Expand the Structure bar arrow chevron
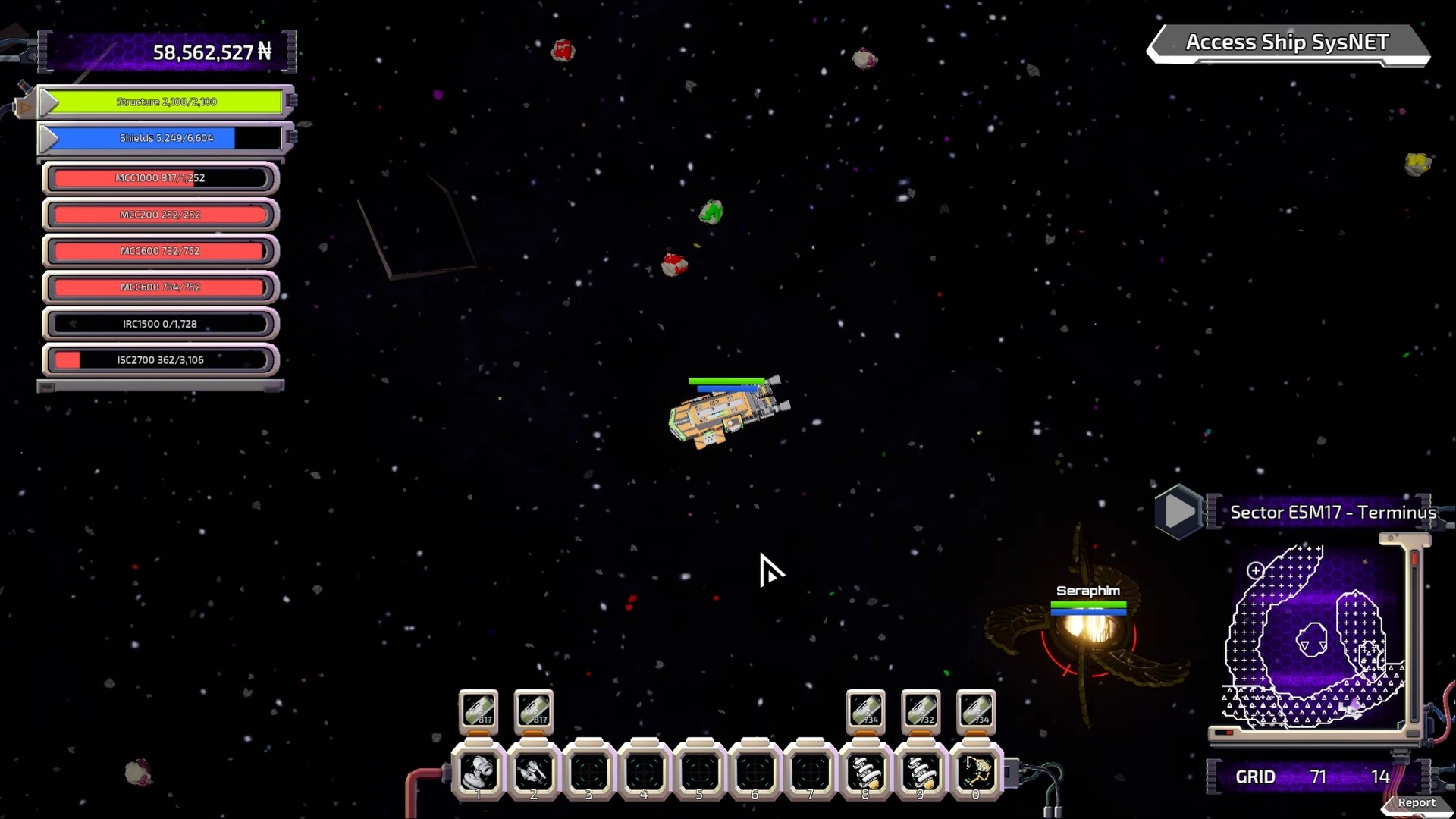The height and width of the screenshot is (819, 1456). (50, 101)
